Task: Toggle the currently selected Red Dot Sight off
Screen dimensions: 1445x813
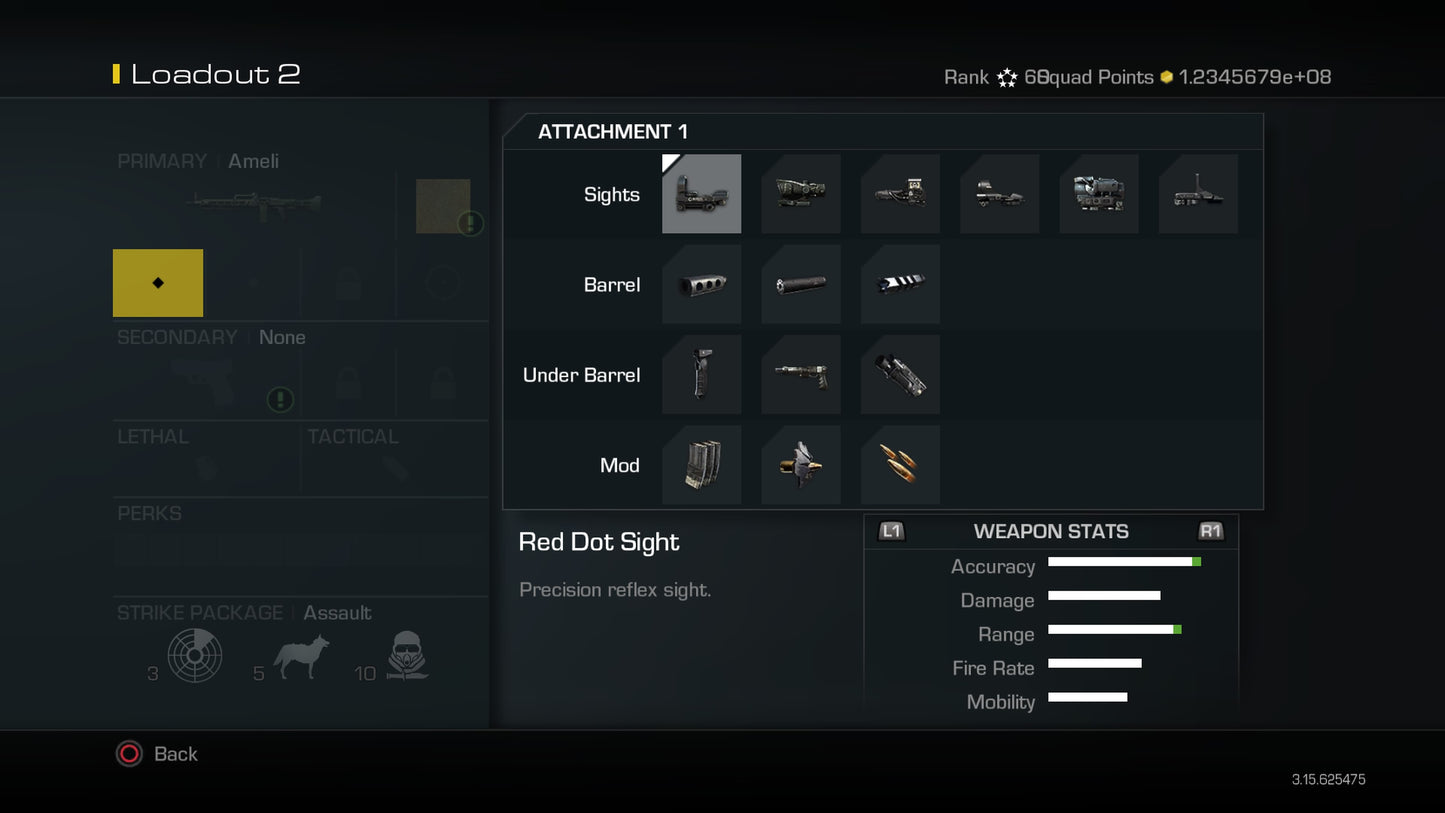Action: pyautogui.click(x=701, y=194)
